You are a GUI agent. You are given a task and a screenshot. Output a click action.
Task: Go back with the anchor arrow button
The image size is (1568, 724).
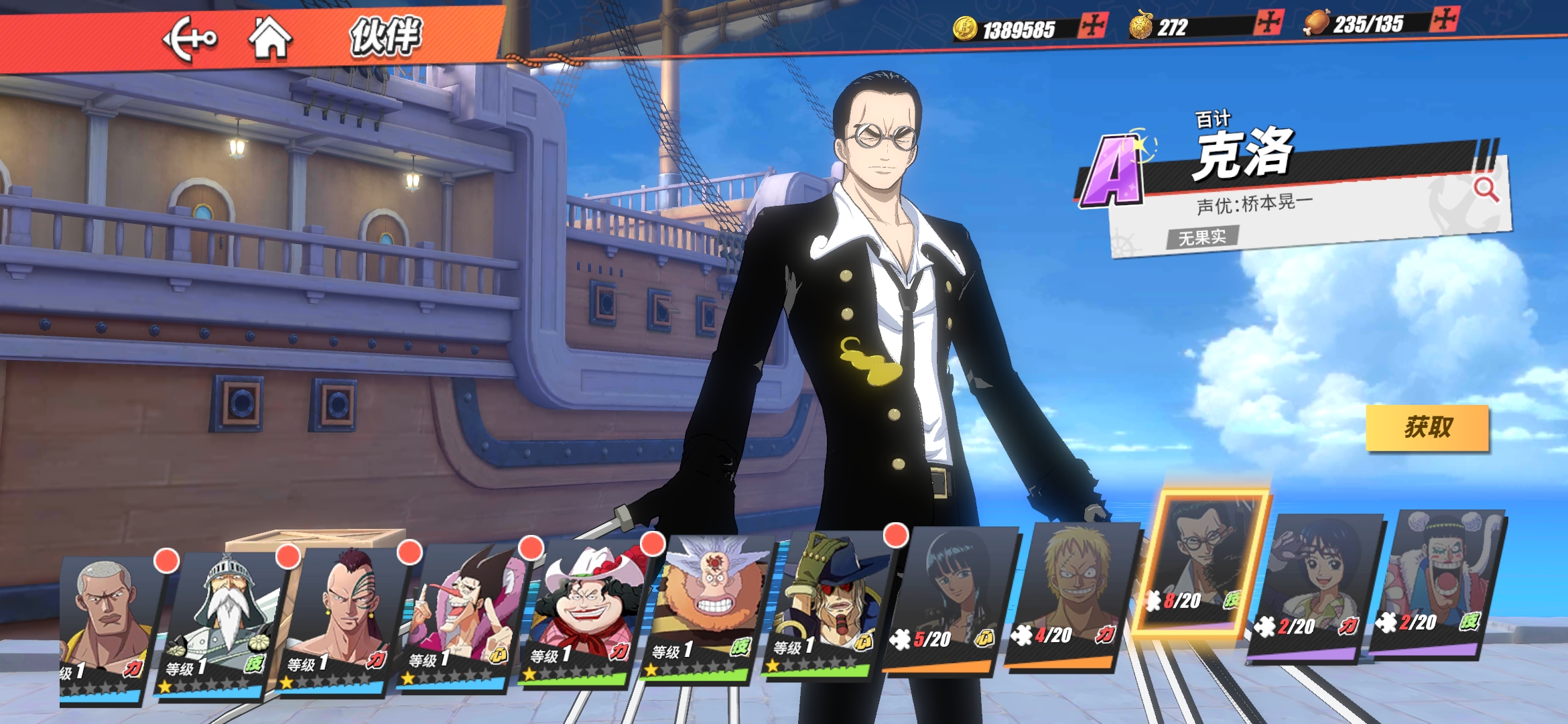(x=190, y=39)
